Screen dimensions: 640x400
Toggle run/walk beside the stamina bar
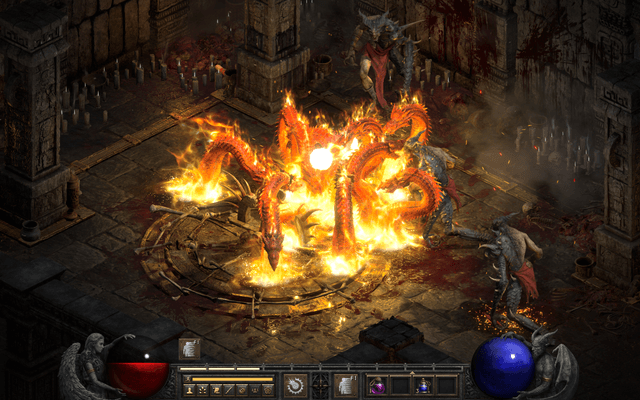(187, 378)
